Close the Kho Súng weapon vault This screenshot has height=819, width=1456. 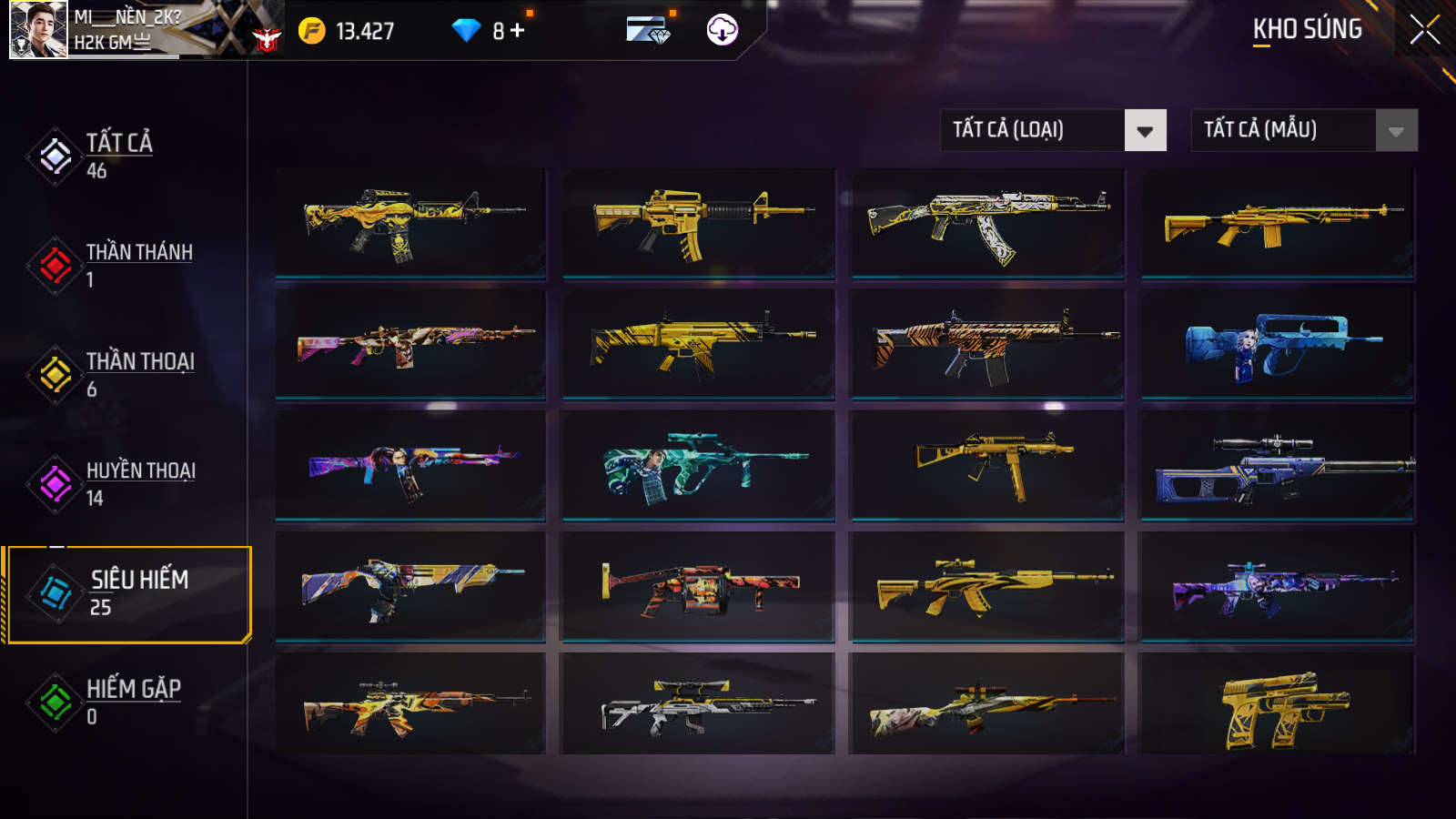(x=1424, y=29)
